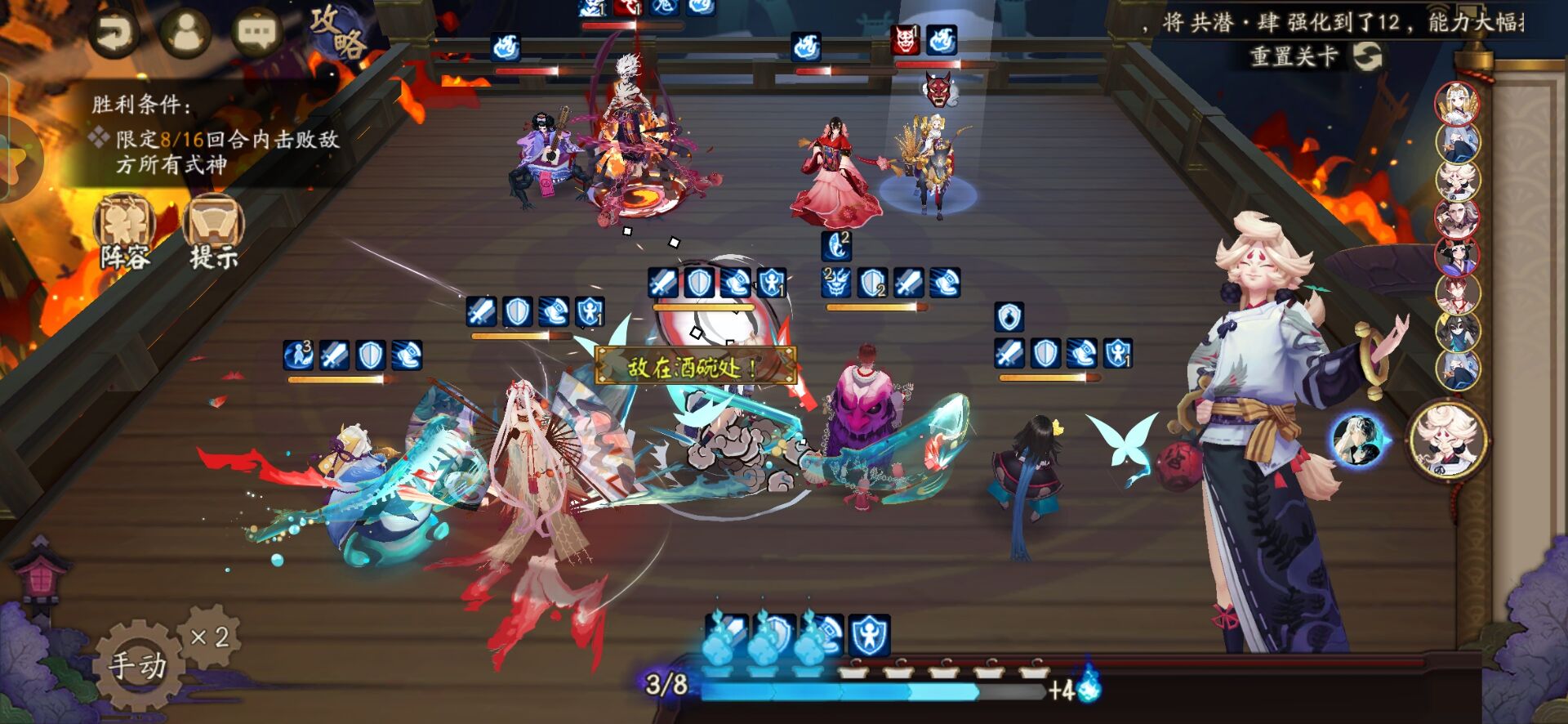The height and width of the screenshot is (724, 1568).
Task: Open the player profile icon
Action: coord(185,33)
